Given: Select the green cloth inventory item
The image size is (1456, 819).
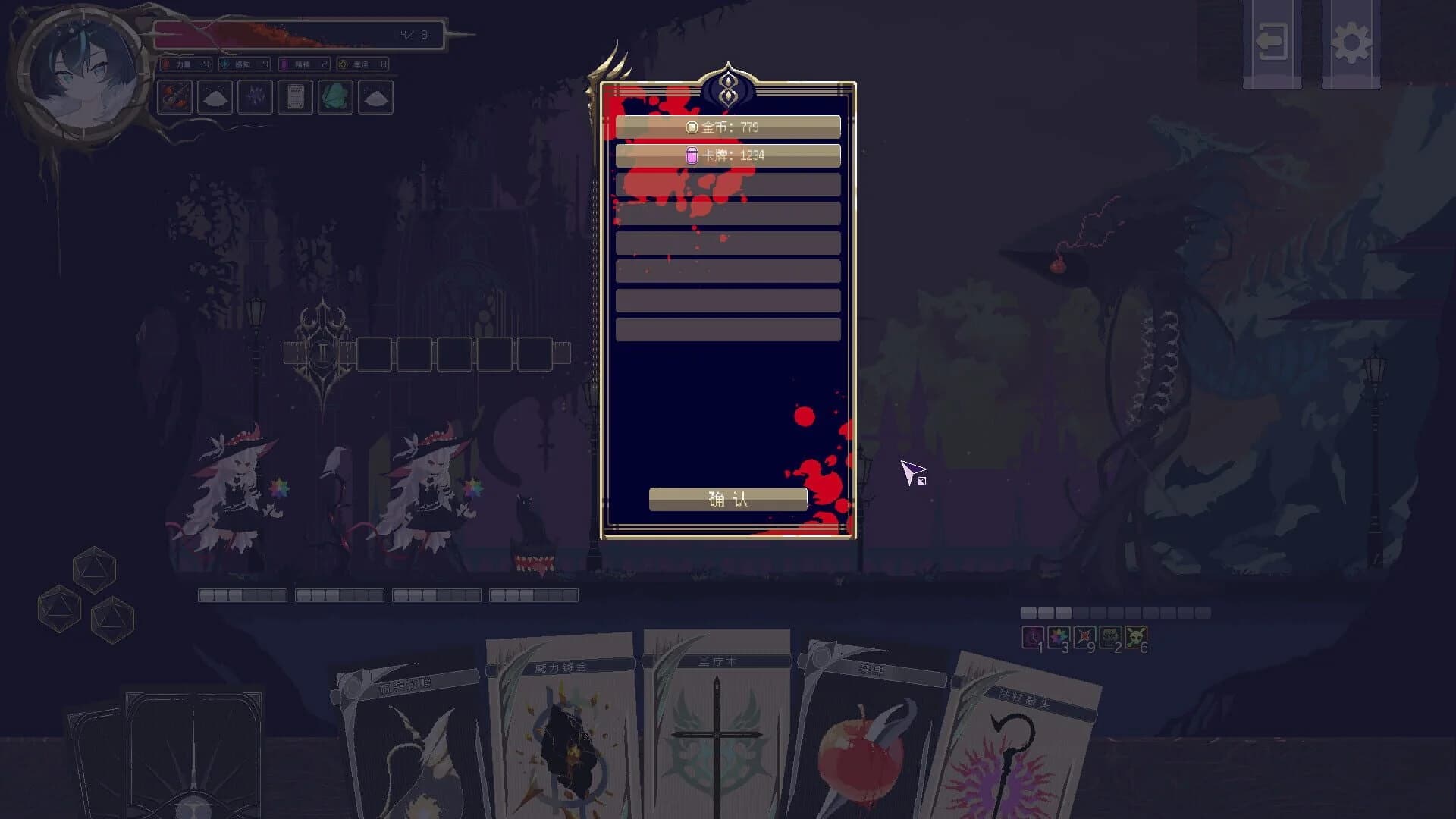Looking at the screenshot, I should 336,99.
